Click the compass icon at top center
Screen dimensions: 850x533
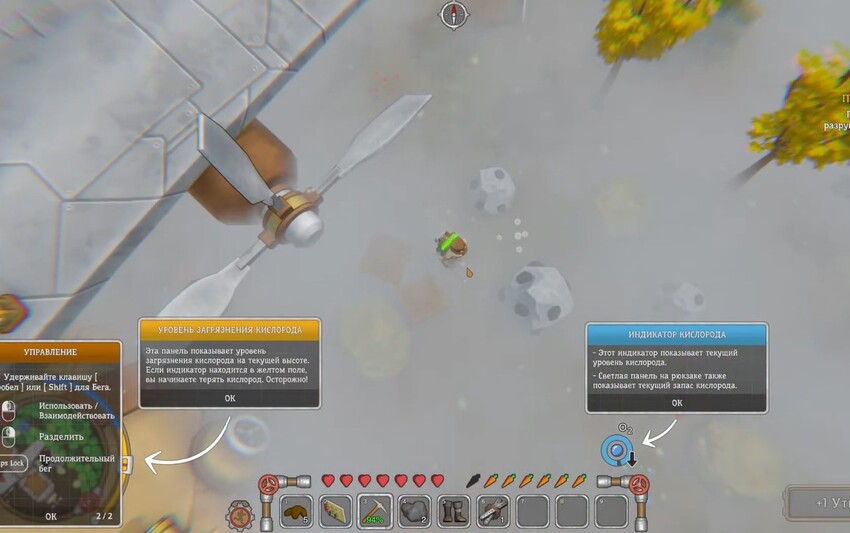pyautogui.click(x=454, y=14)
